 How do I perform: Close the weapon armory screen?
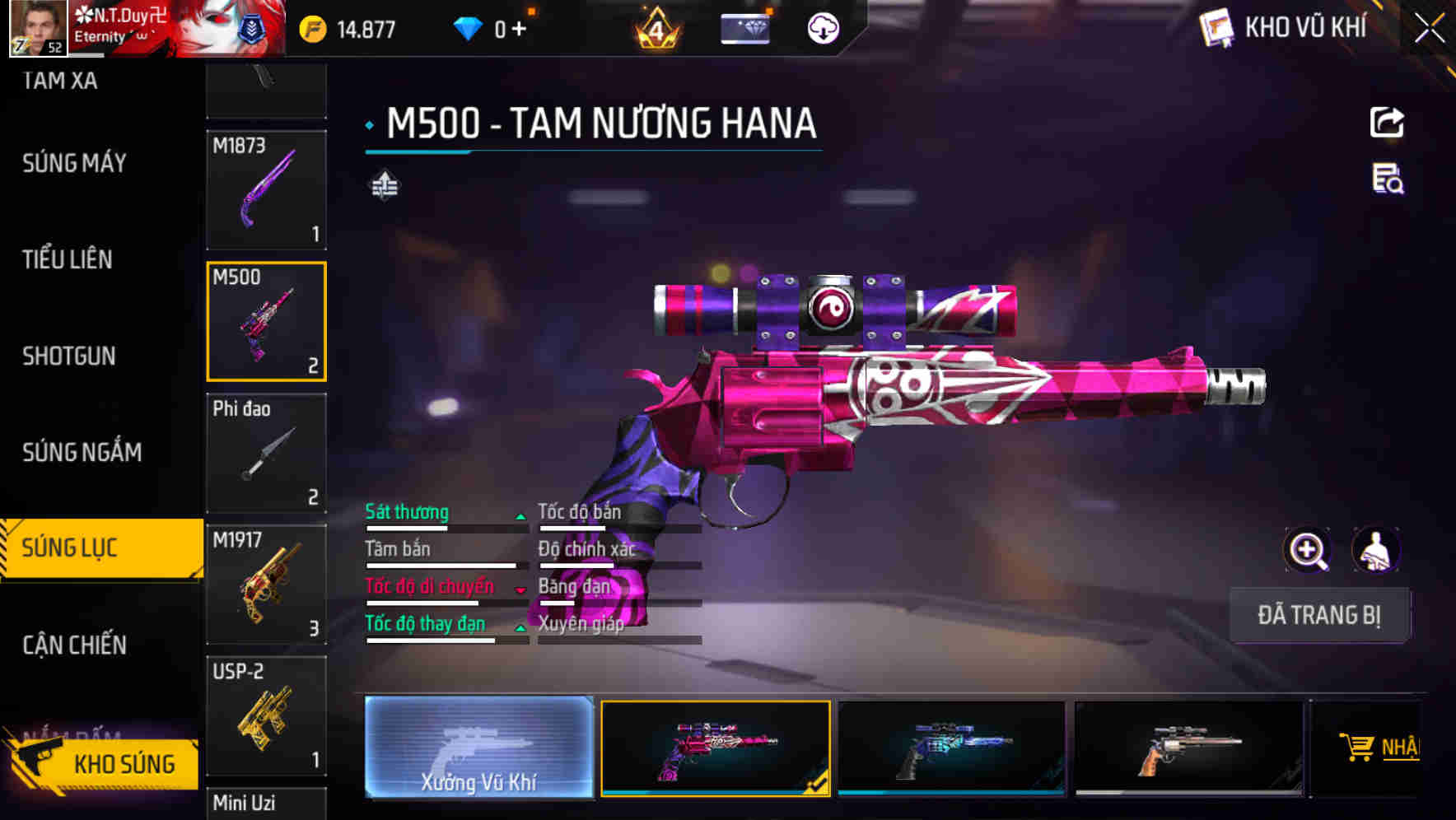pyautogui.click(x=1429, y=29)
